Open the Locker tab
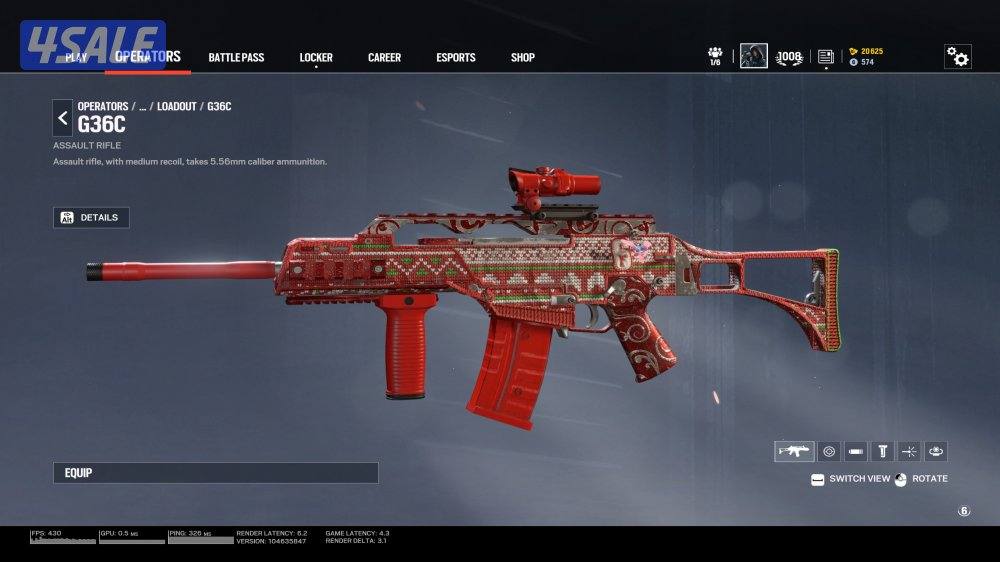Viewport: 1000px width, 562px height. point(316,57)
